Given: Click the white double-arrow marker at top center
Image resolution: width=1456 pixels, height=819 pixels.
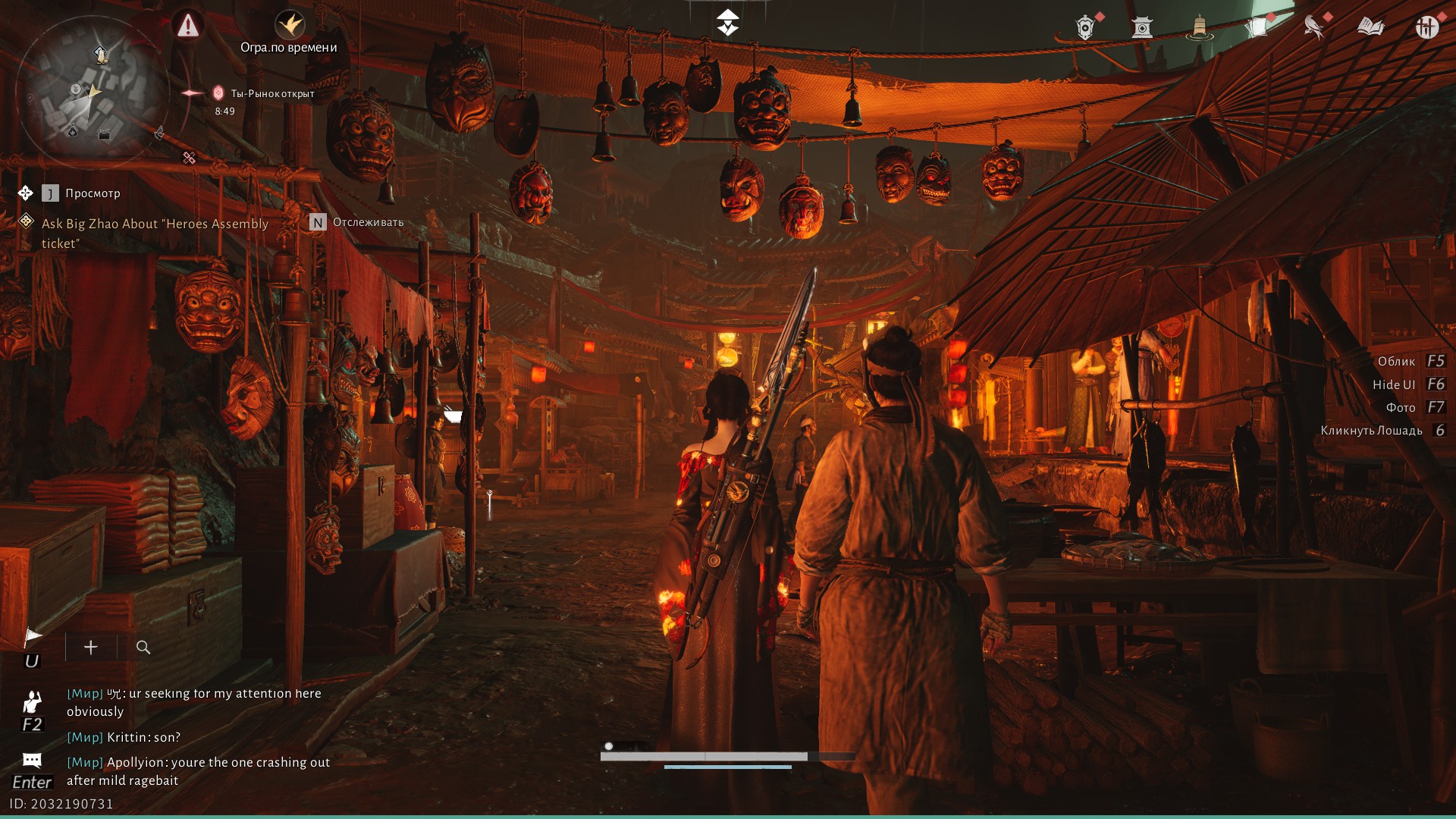Looking at the screenshot, I should point(728,23).
